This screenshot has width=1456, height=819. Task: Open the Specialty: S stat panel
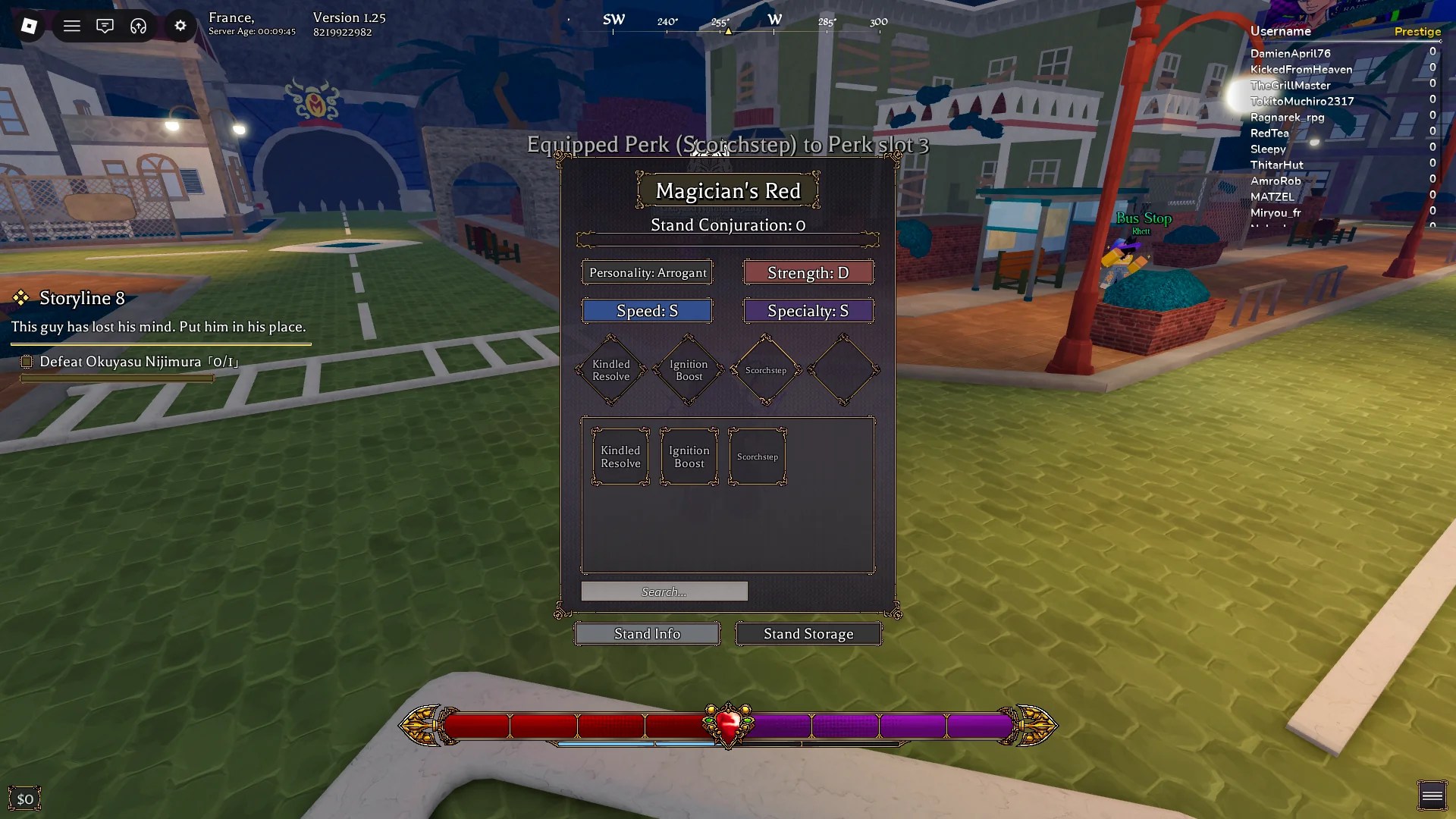[x=808, y=310]
